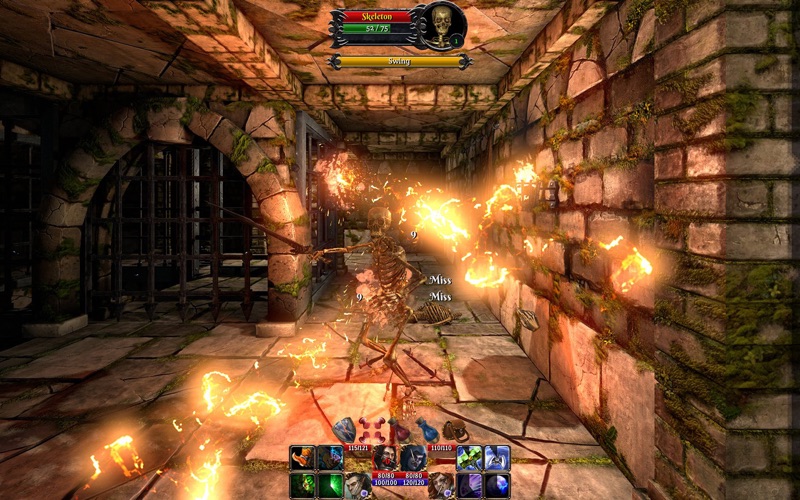Activate the orange flame ability slot
The width and height of the screenshot is (800, 500).
tap(303, 458)
